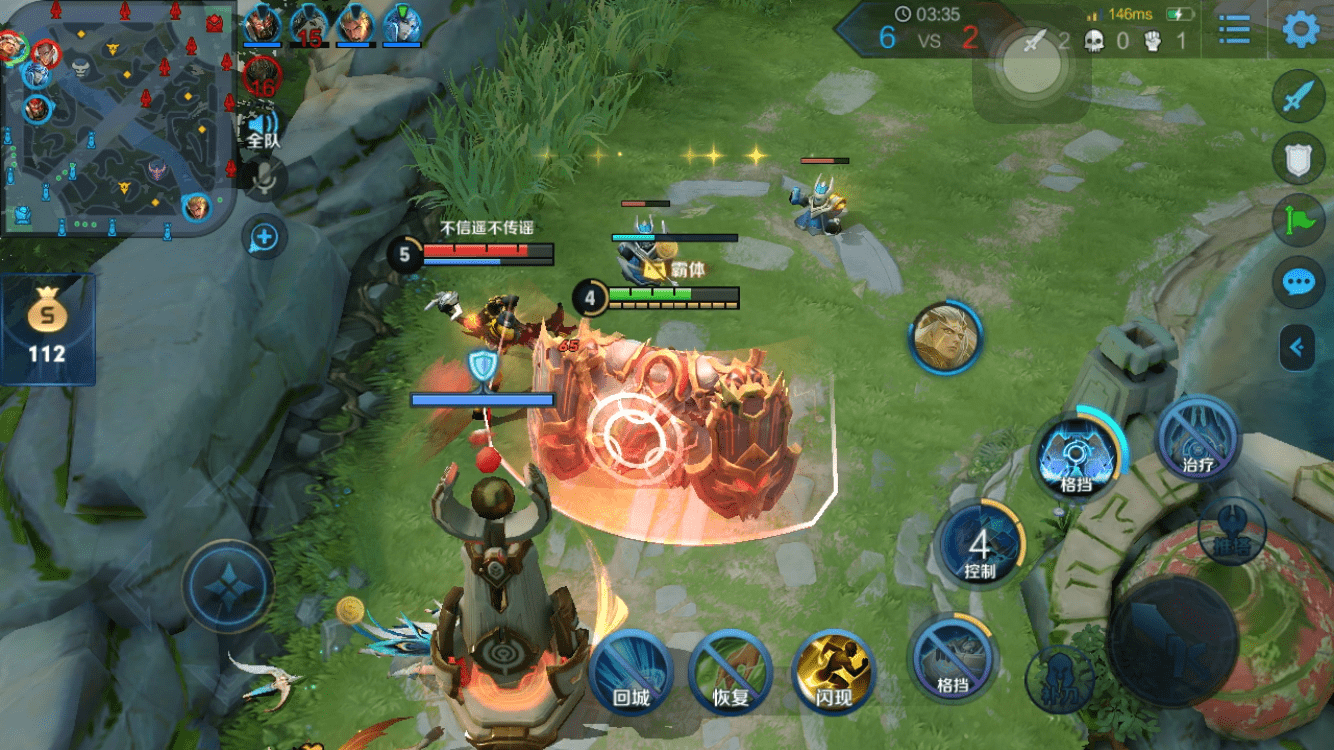The height and width of the screenshot is (750, 1334).
Task: Open the shop via the gold coin button
Action: (47, 329)
